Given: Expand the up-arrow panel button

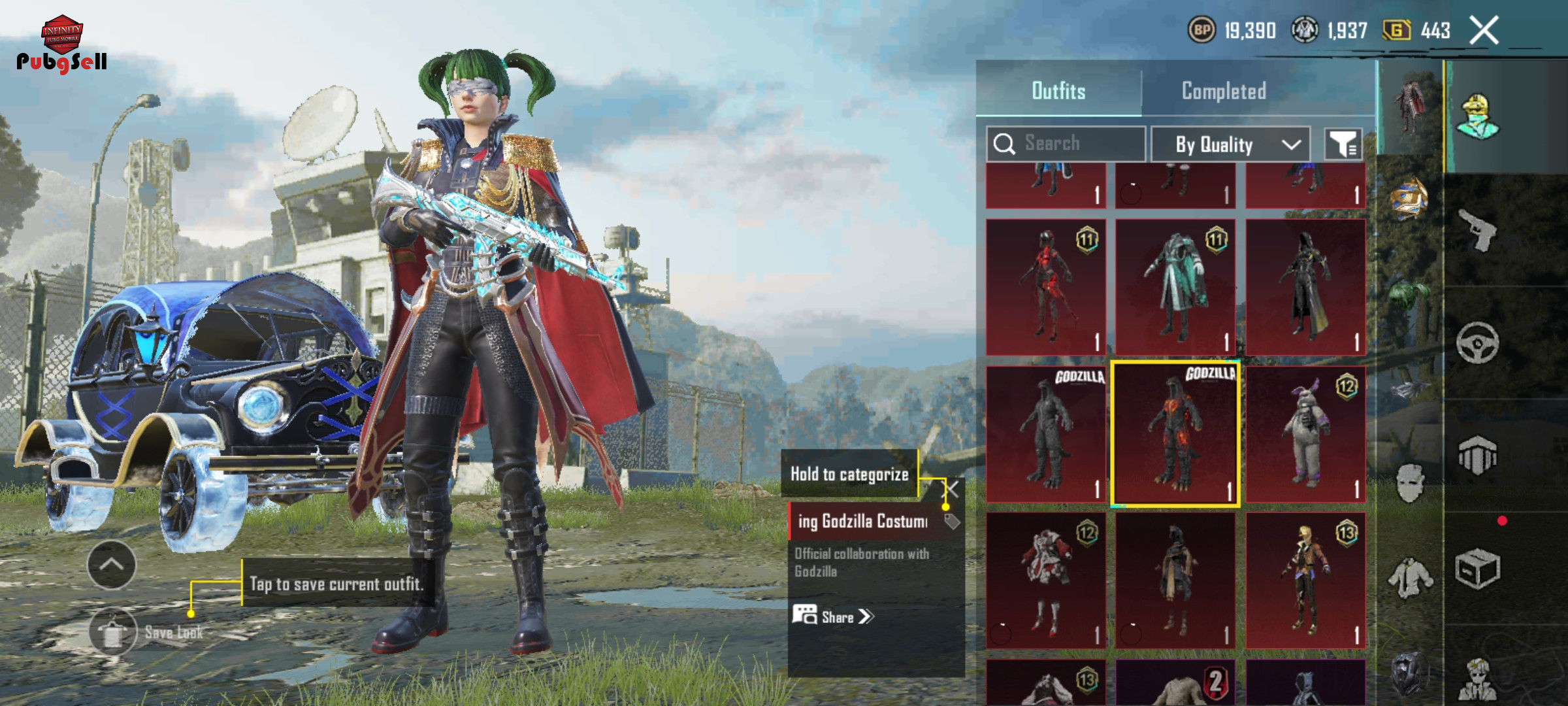Looking at the screenshot, I should coord(112,565).
